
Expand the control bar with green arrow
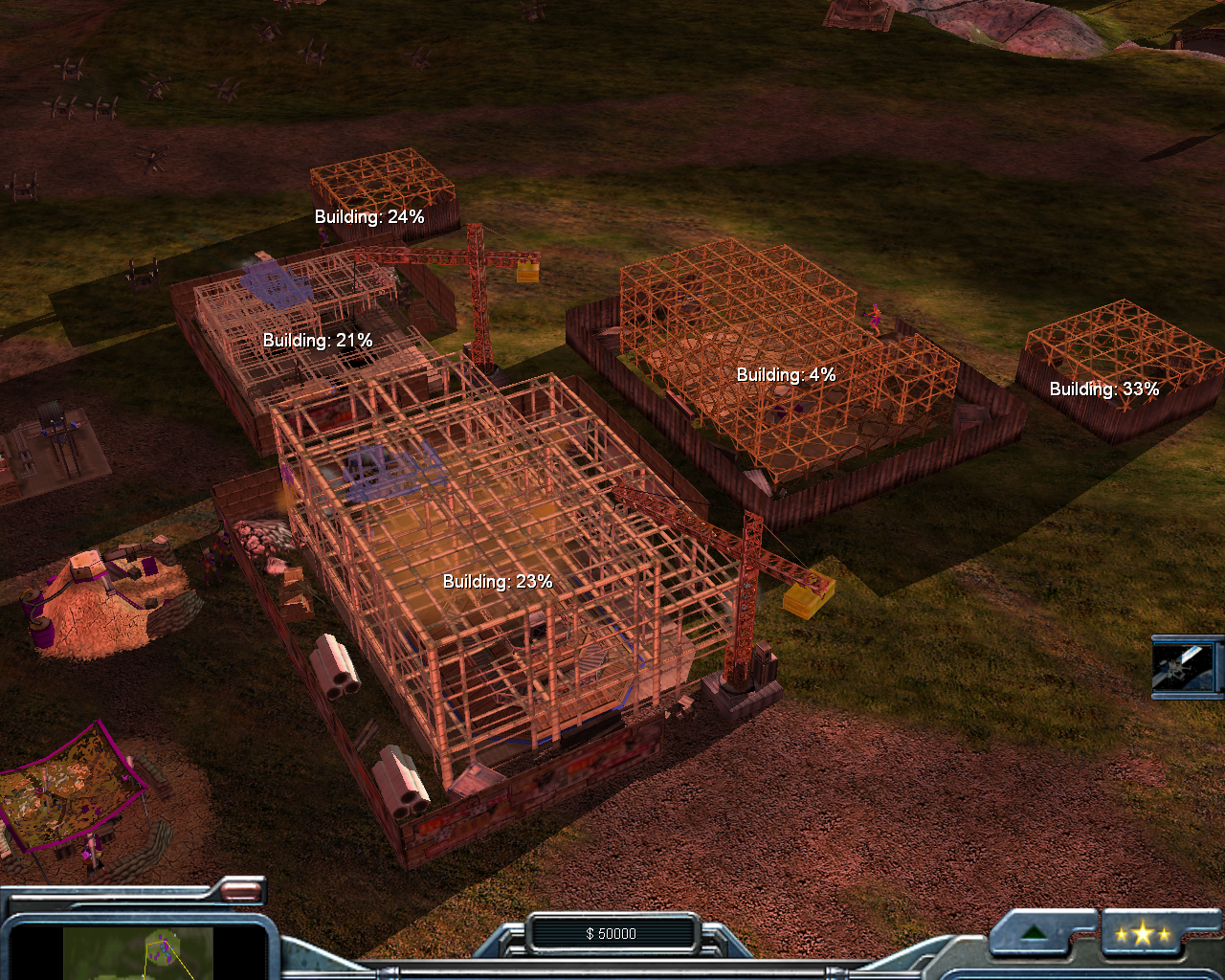click(1033, 934)
